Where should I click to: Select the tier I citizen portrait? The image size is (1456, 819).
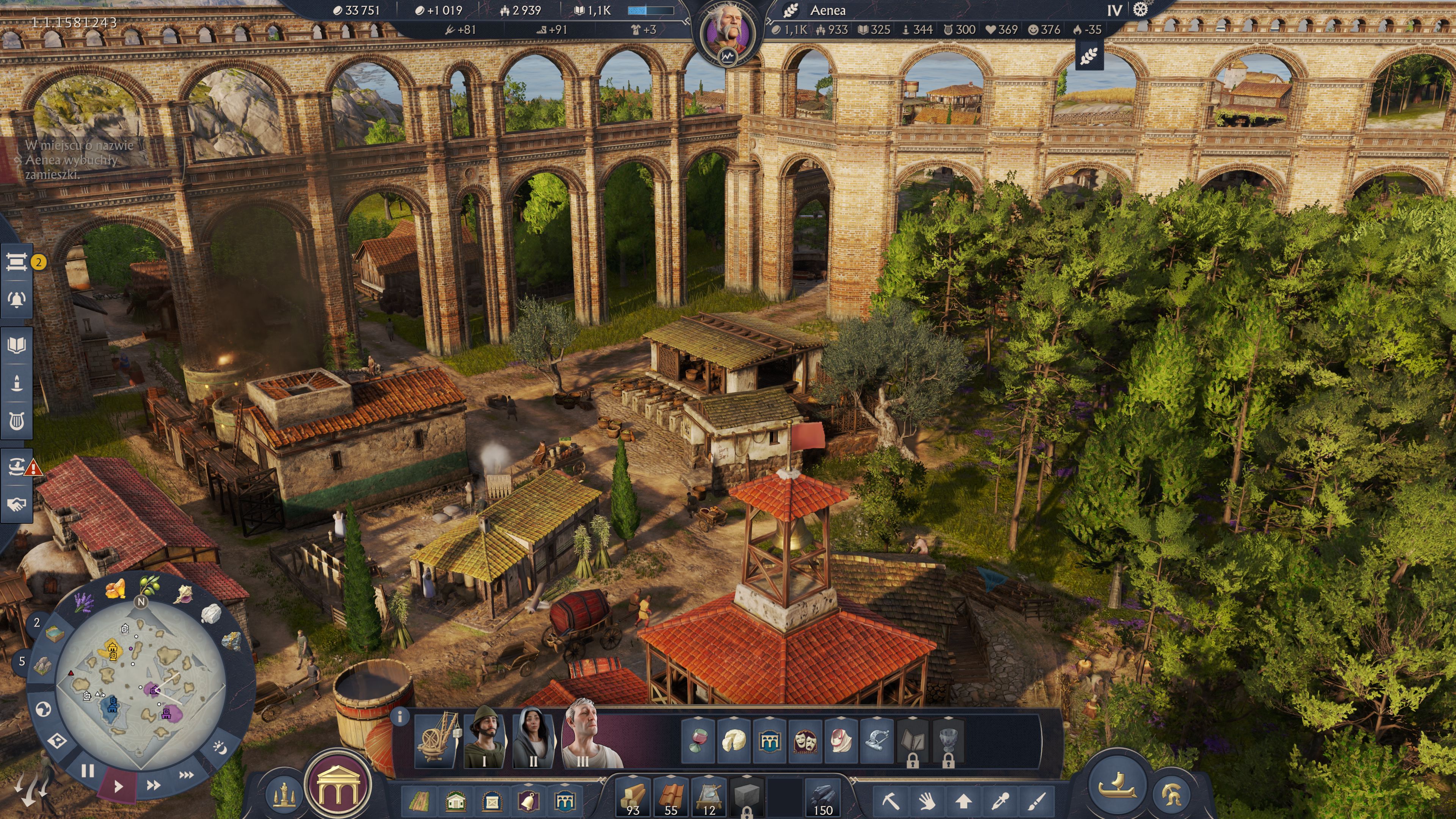485,739
